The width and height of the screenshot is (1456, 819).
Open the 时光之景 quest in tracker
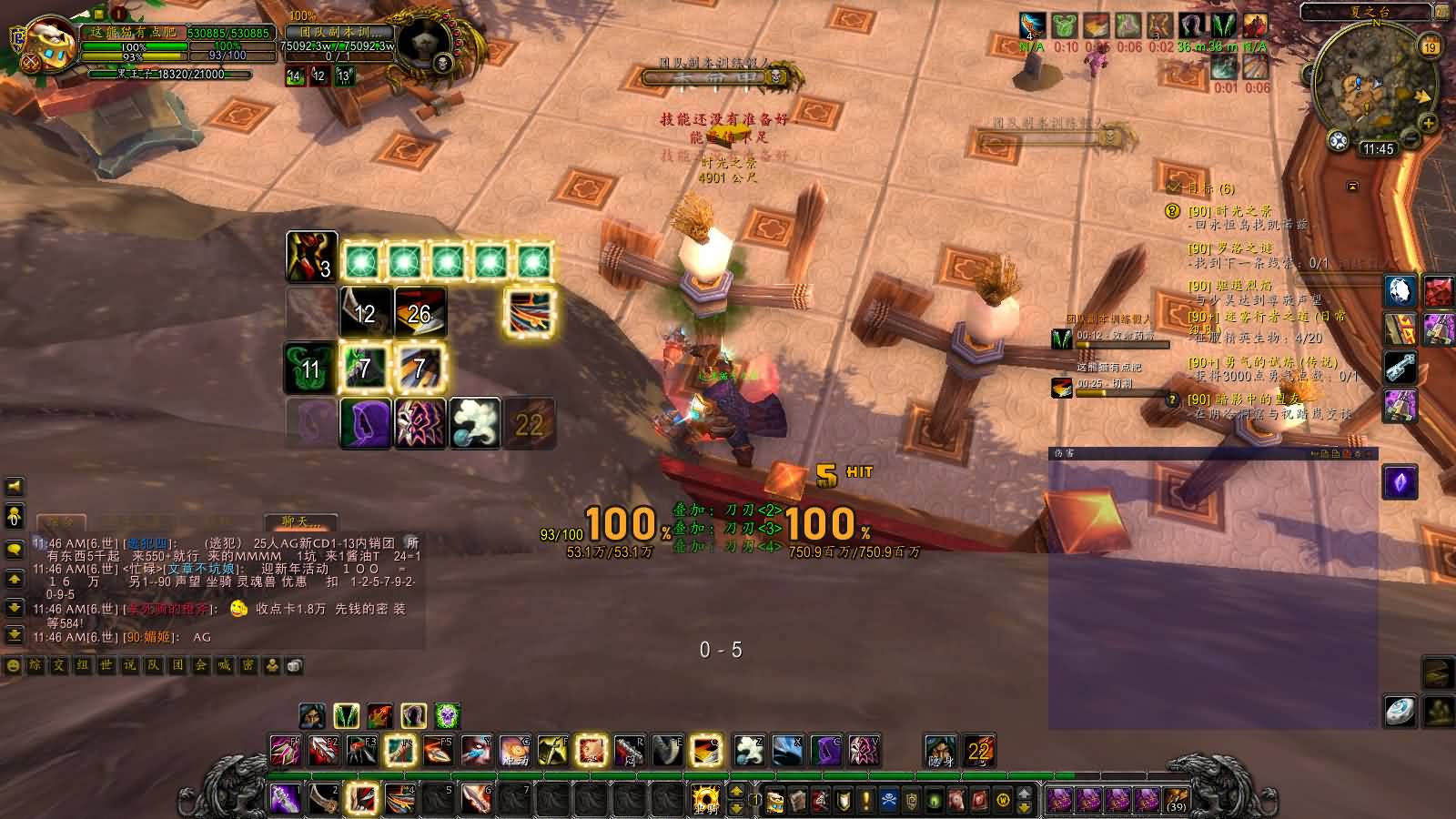pyautogui.click(x=1229, y=211)
